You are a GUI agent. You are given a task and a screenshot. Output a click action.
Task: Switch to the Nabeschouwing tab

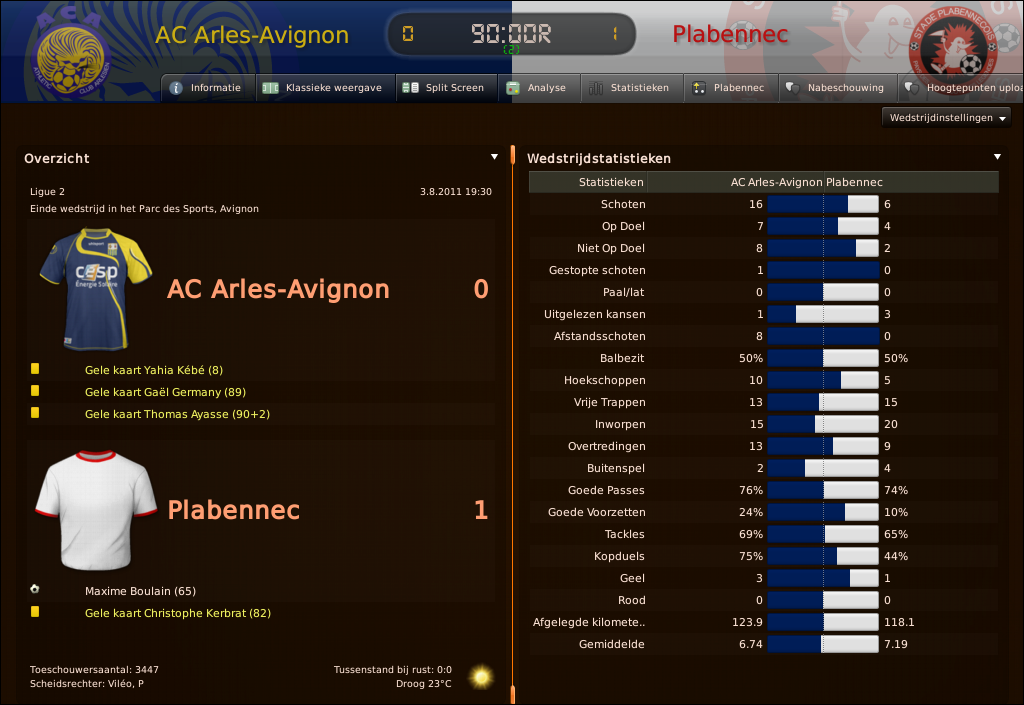click(x=836, y=88)
